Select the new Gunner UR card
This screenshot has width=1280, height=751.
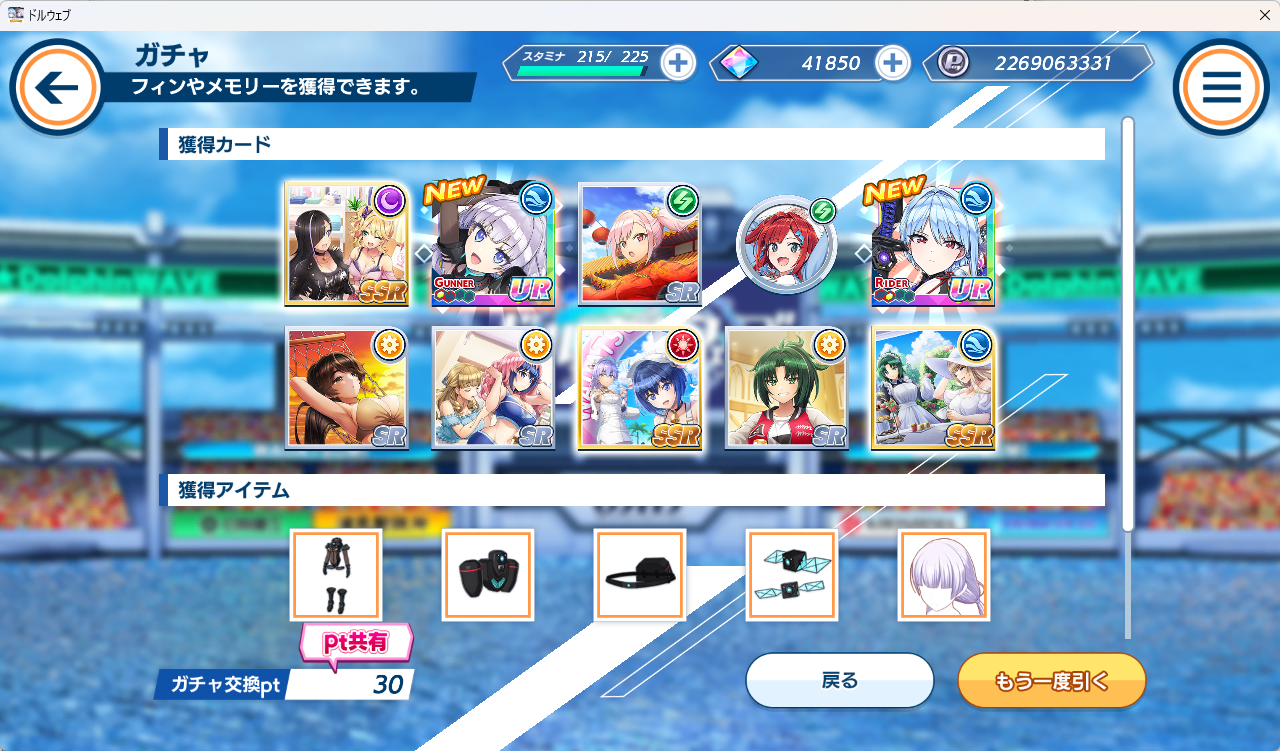point(494,244)
